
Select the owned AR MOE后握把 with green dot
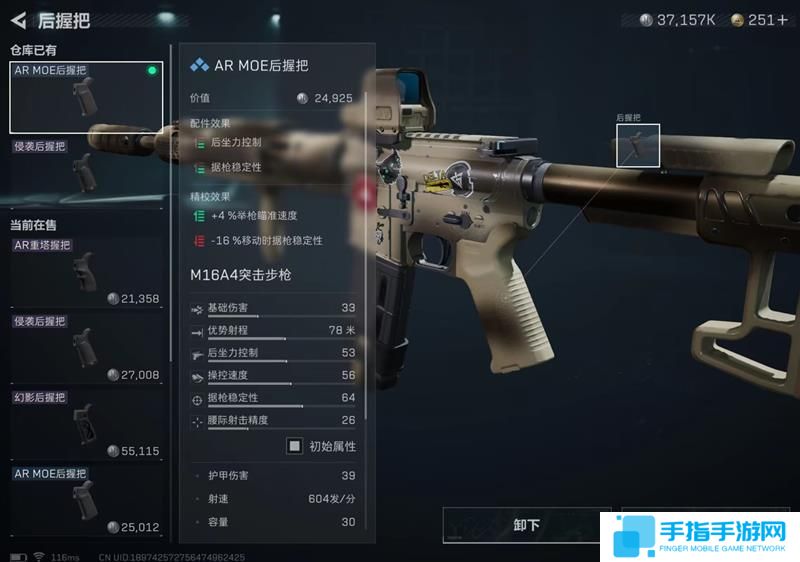click(86, 98)
